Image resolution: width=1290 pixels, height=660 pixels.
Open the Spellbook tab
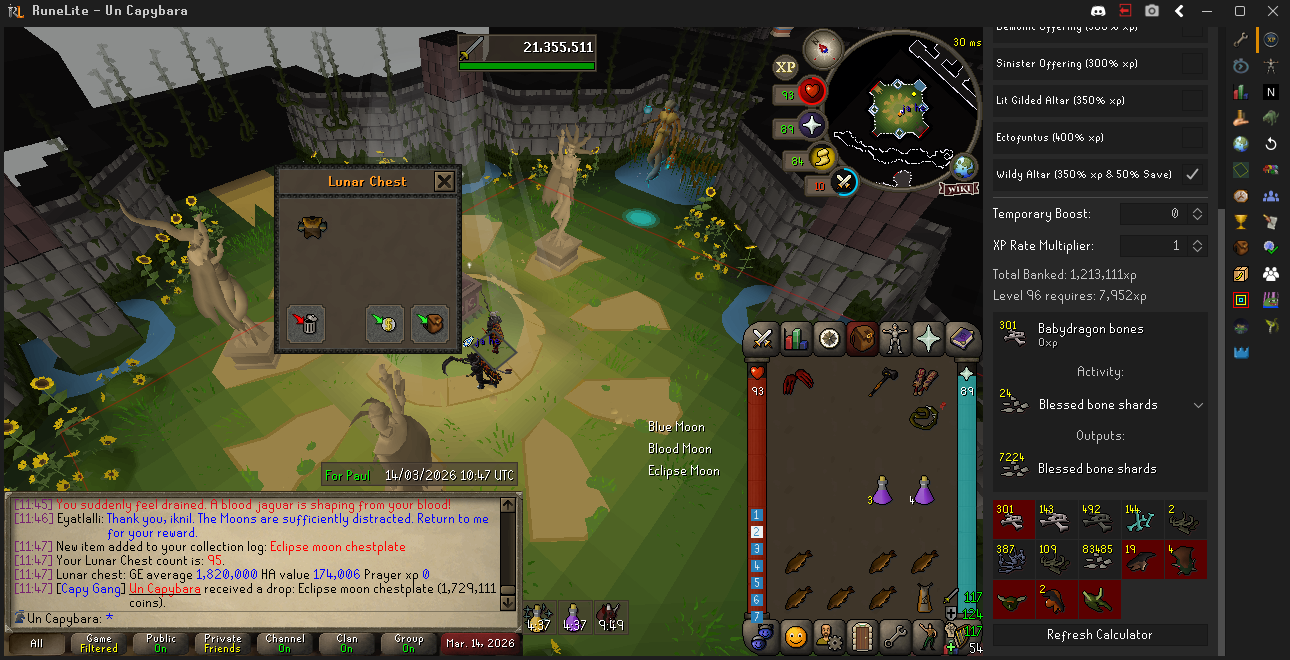pyautogui.click(x=961, y=339)
